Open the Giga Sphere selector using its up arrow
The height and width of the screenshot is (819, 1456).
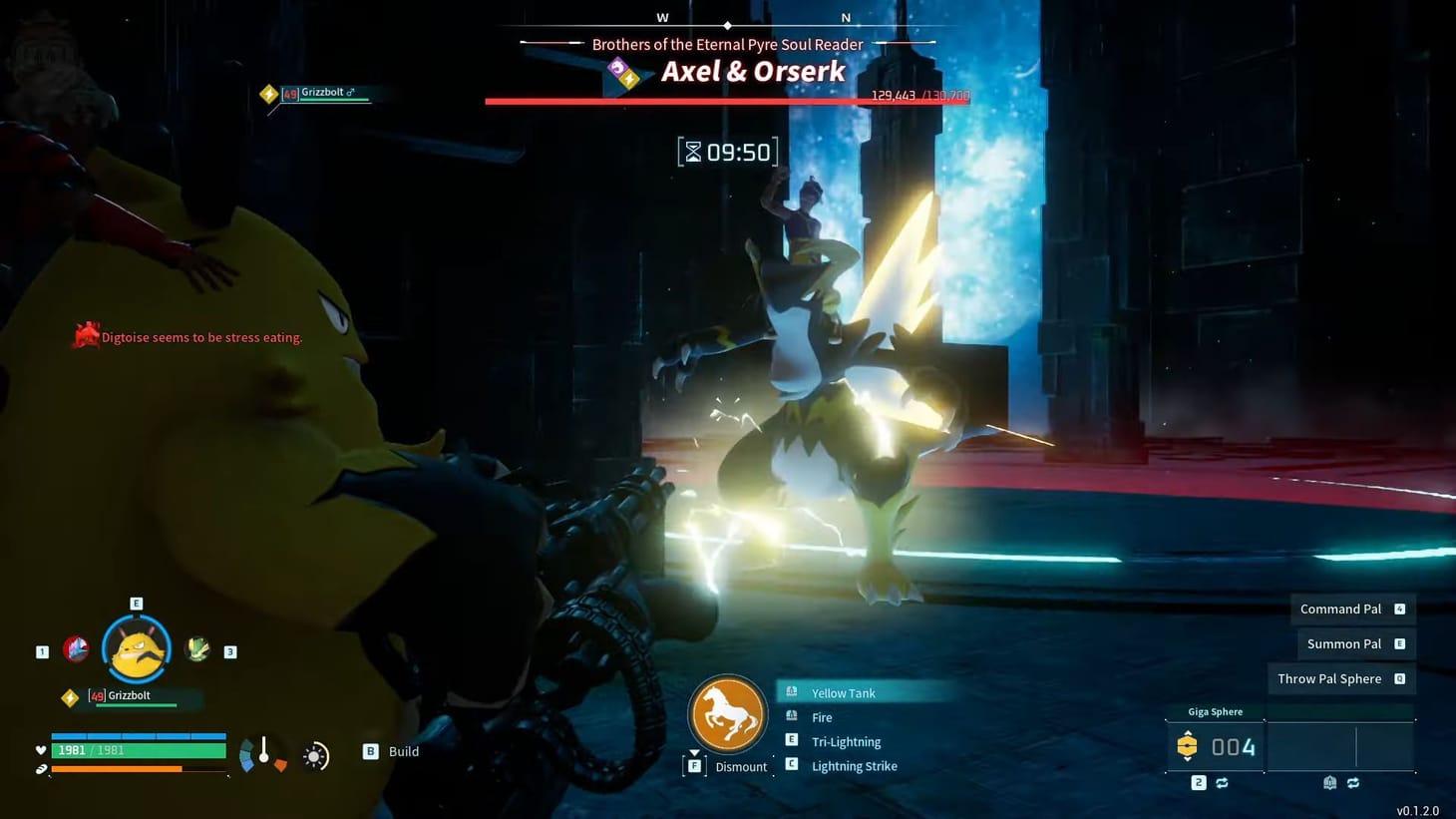1187,731
